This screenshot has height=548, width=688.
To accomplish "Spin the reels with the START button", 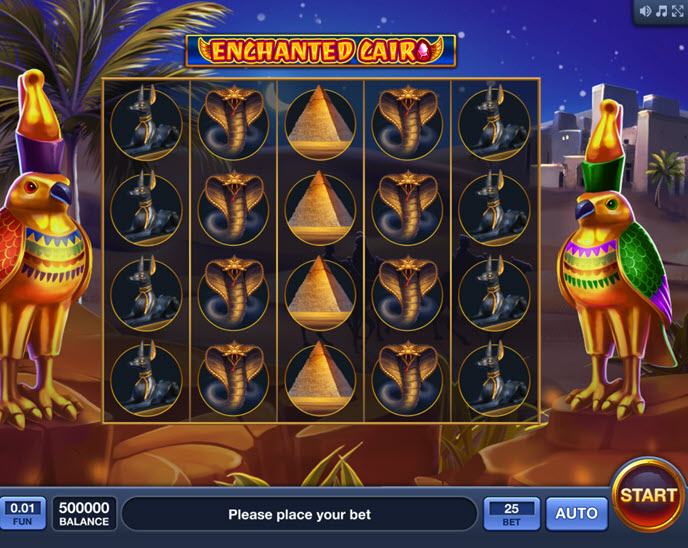I will [x=648, y=495].
